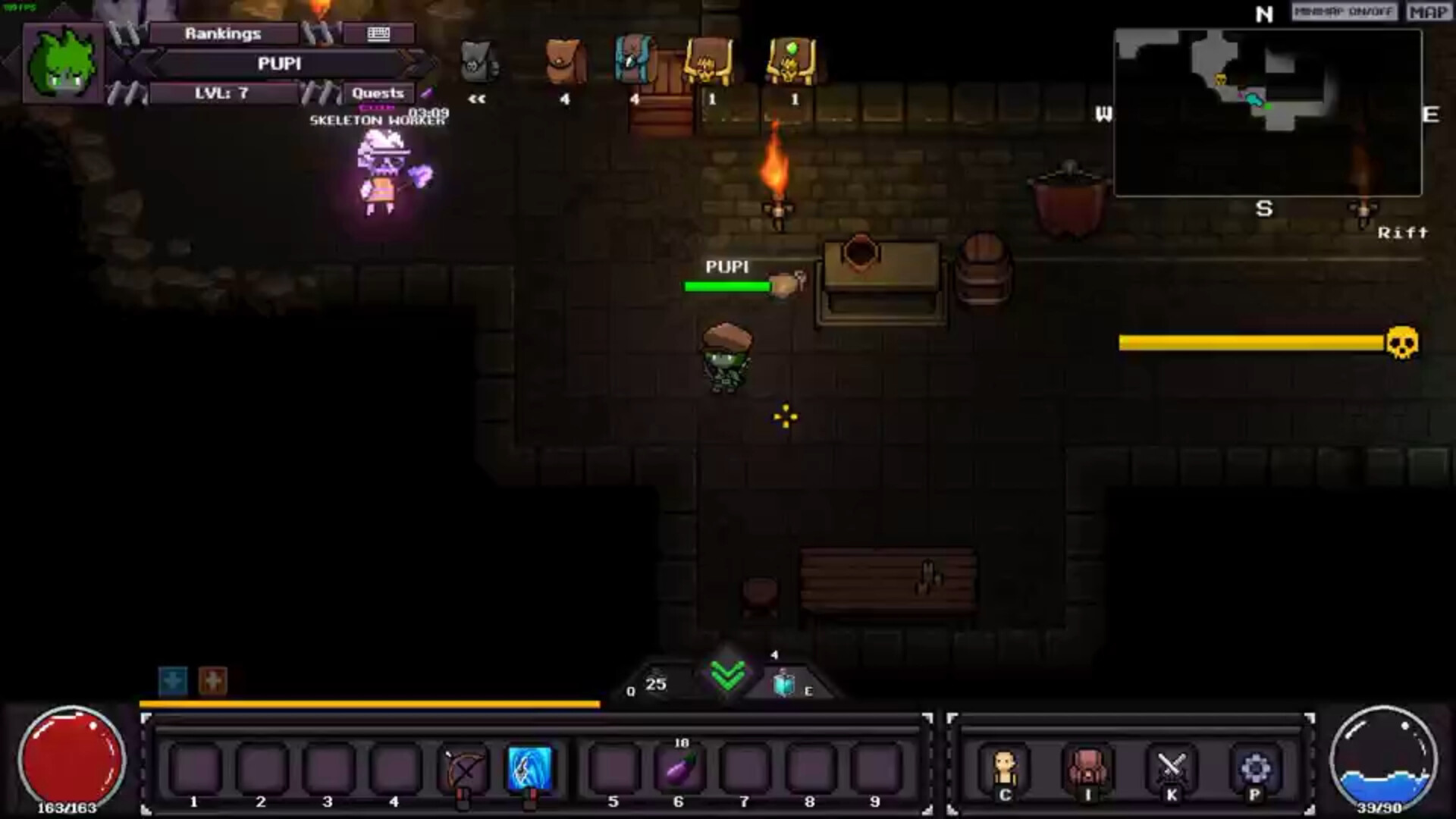Toggle the blue plus buff icon
This screenshot has height=819, width=1456.
coord(173,680)
